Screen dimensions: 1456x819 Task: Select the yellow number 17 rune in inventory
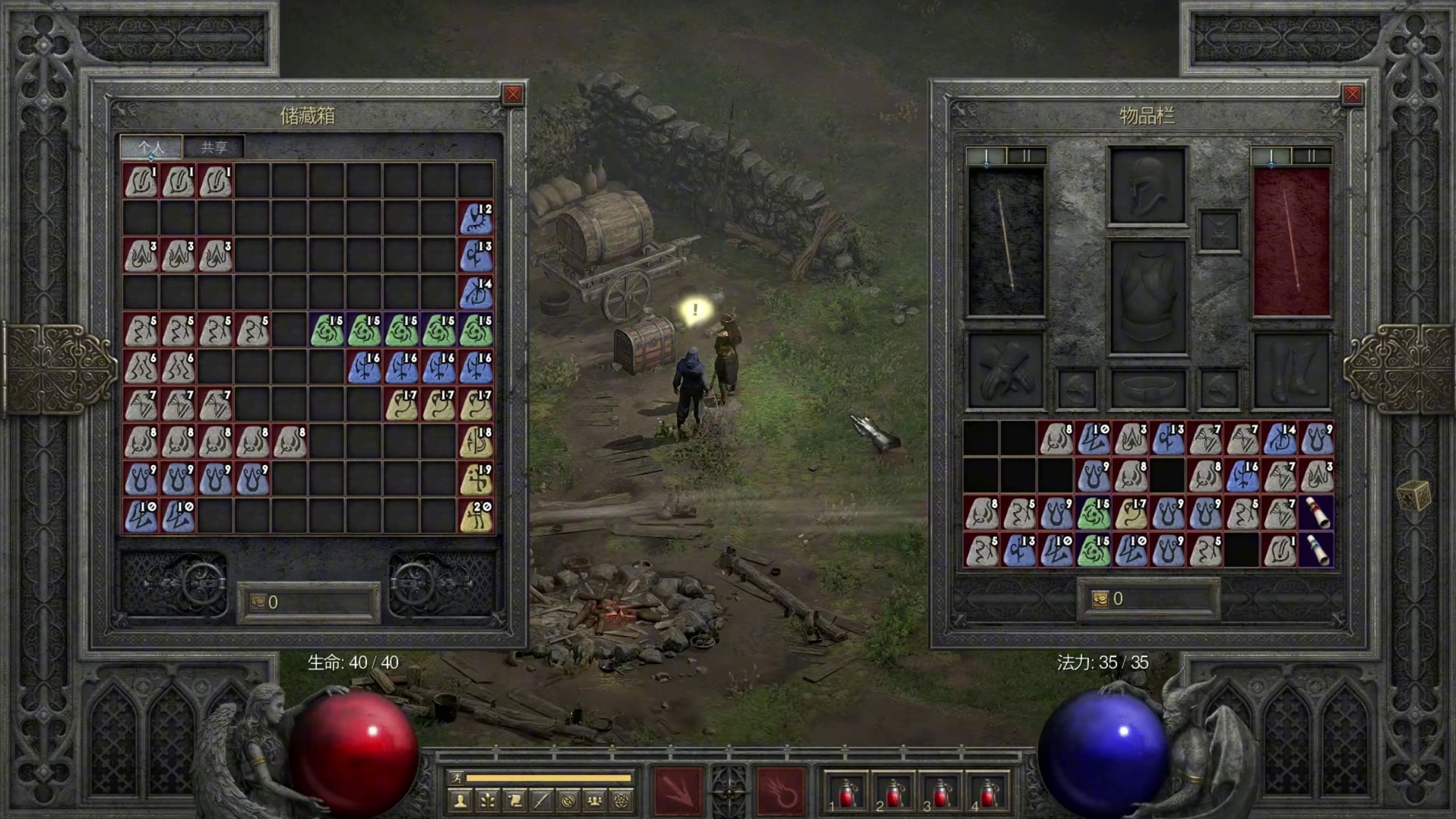(1131, 514)
